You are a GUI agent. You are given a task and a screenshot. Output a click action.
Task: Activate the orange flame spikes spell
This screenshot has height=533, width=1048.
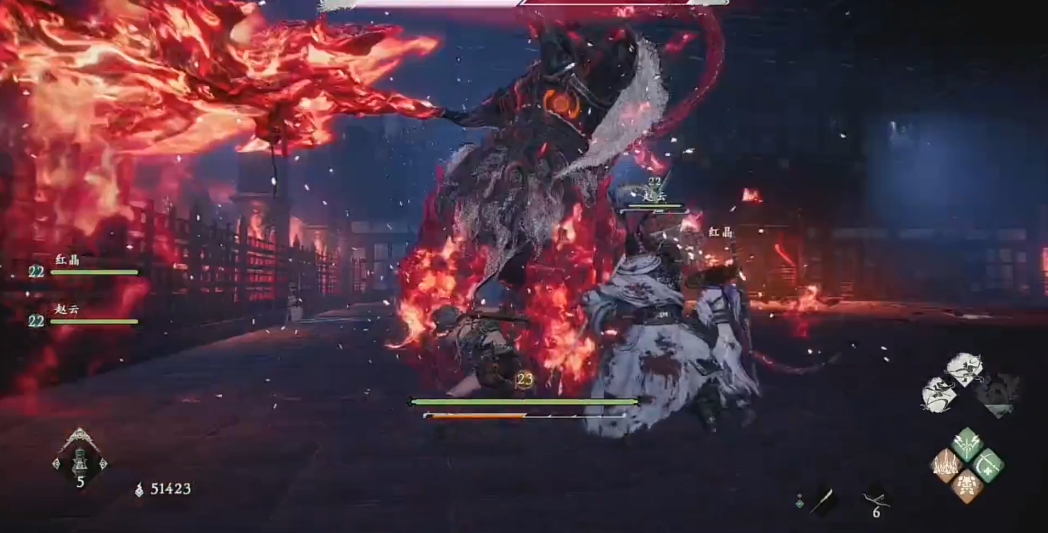coord(944,465)
